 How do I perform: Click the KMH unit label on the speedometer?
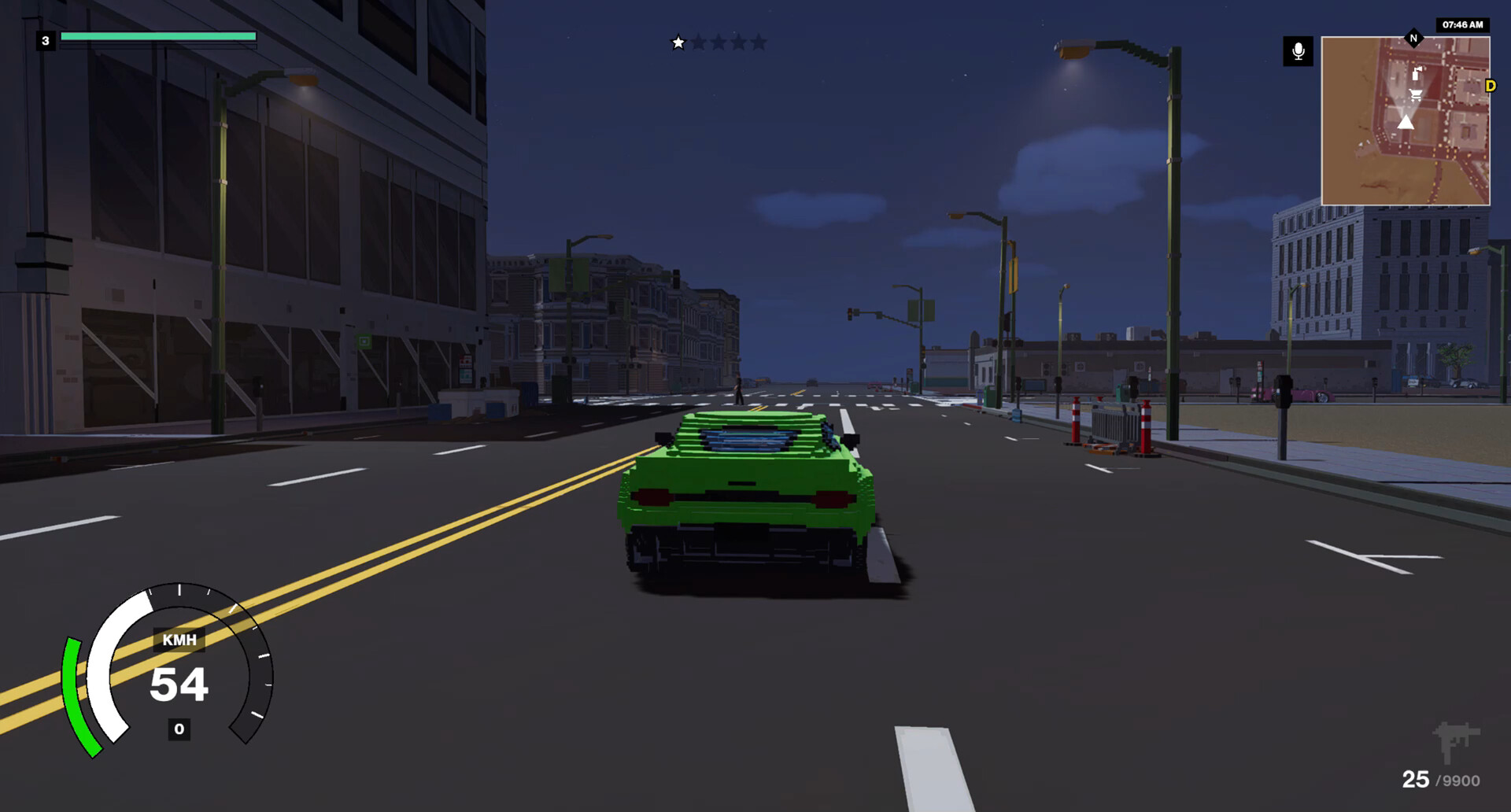coord(178,640)
